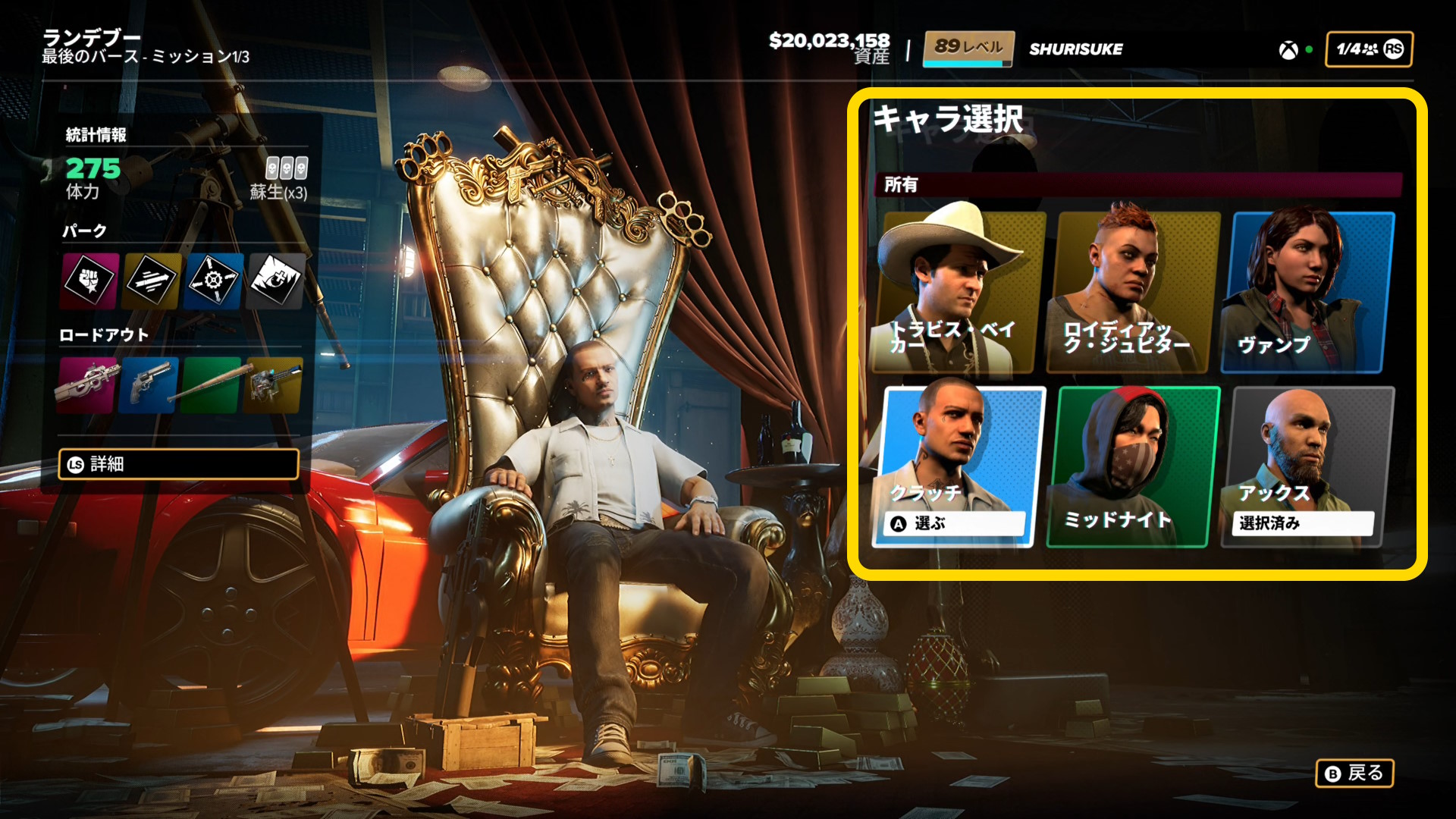The height and width of the screenshot is (819, 1456).
Task: Select the submachine gun loadout slot
Action: (88, 384)
